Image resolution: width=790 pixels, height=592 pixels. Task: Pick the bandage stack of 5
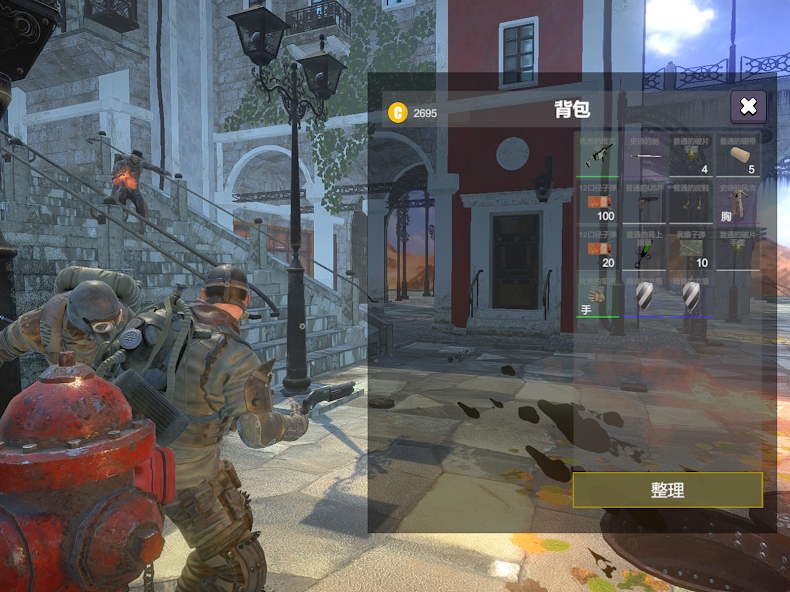pos(739,155)
